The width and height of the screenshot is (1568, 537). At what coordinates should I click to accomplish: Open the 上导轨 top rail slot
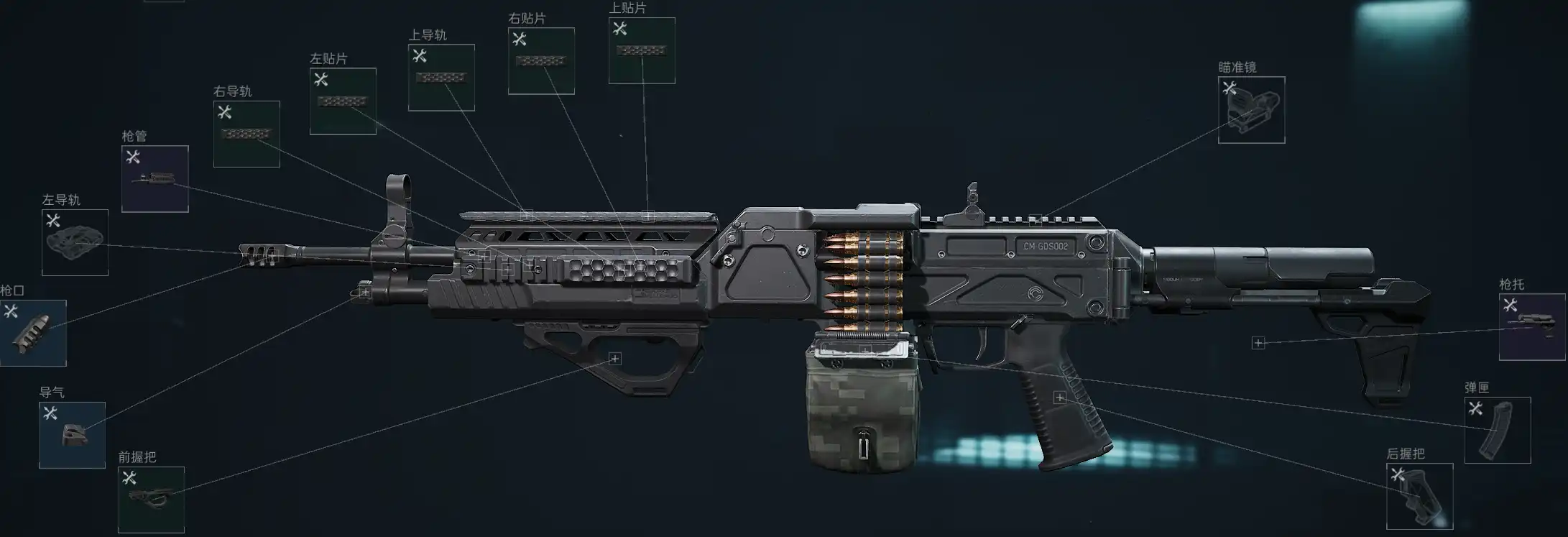(x=441, y=78)
